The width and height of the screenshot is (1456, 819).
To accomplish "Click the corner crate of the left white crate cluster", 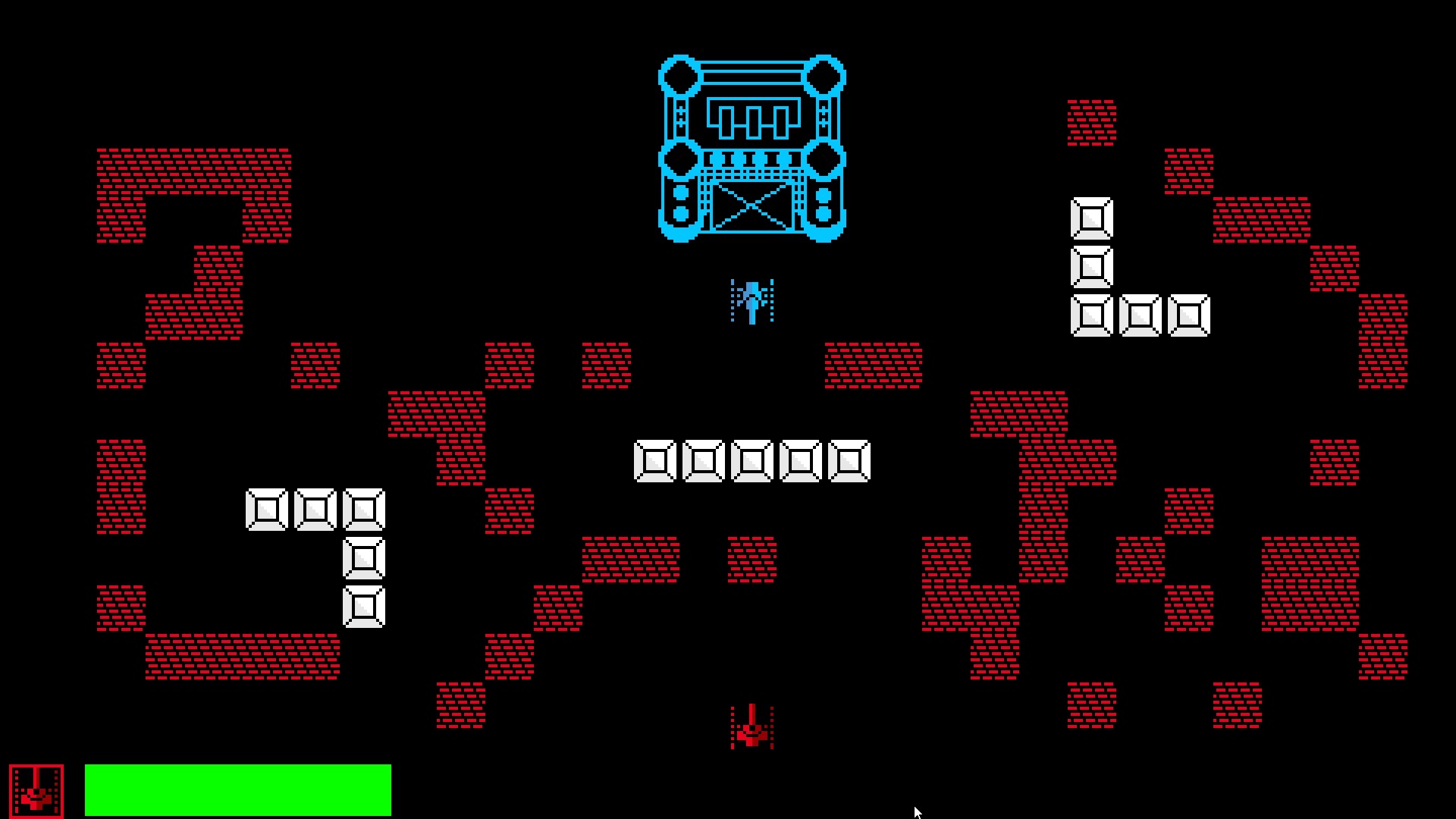I will [x=362, y=508].
